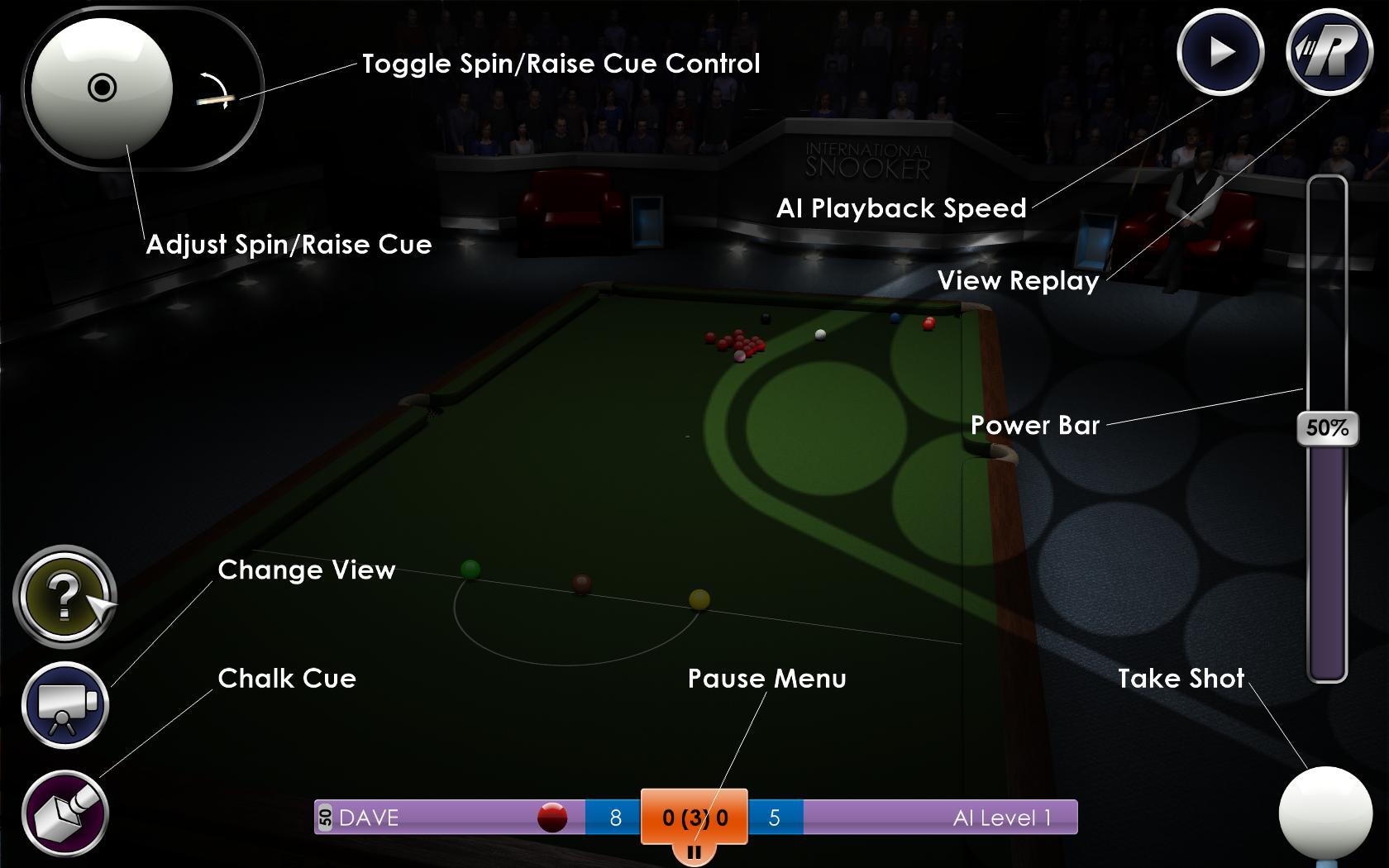Image resolution: width=1389 pixels, height=868 pixels.
Task: Click the cue ball in the spin control
Action: 101,87
